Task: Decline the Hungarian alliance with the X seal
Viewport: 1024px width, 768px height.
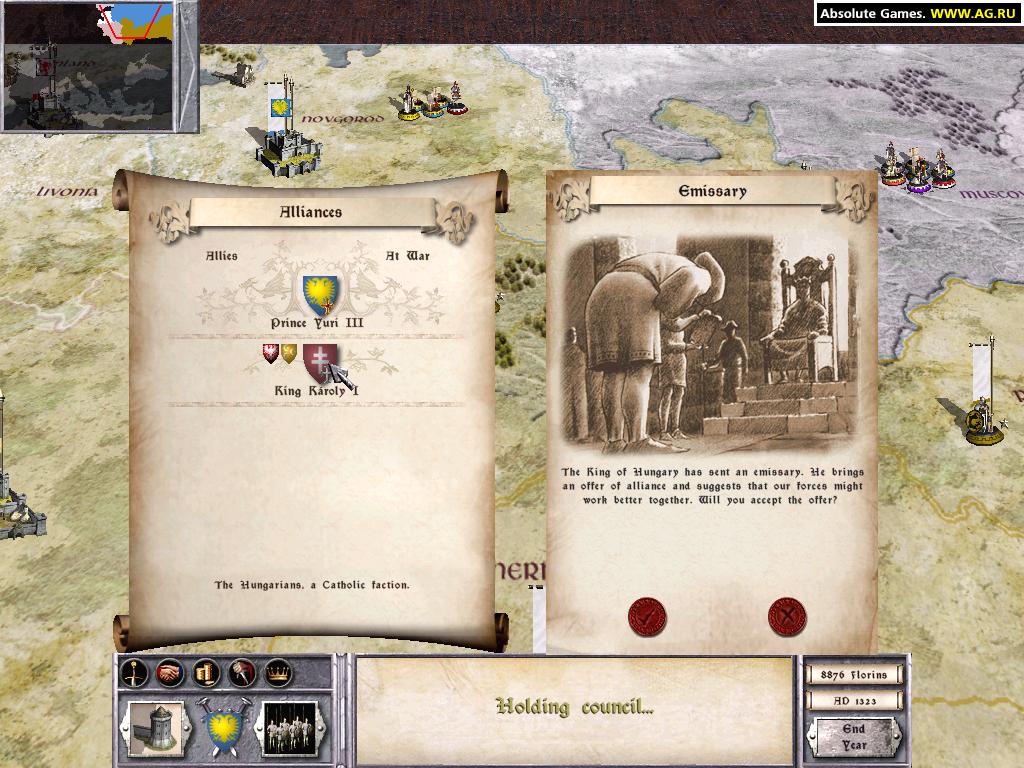Action: coord(787,616)
